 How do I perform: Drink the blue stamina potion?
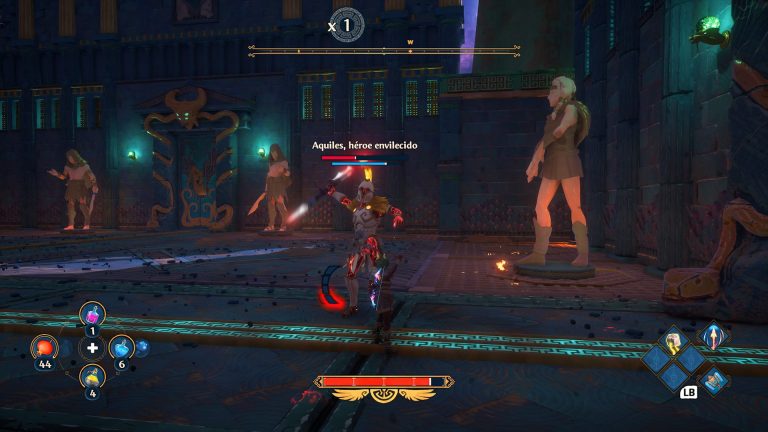pyautogui.click(x=122, y=347)
